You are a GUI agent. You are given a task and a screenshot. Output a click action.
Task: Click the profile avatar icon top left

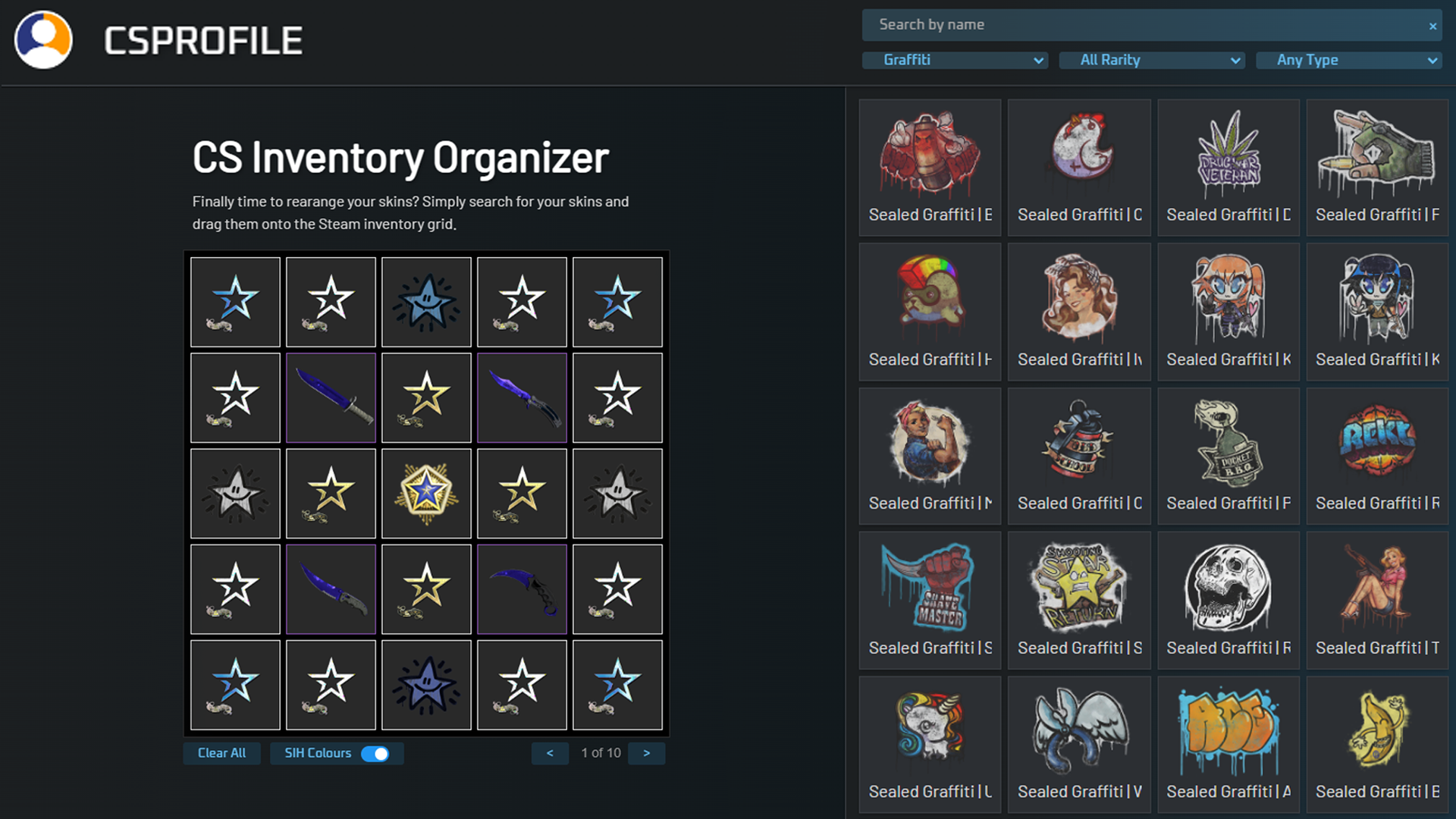click(x=43, y=39)
